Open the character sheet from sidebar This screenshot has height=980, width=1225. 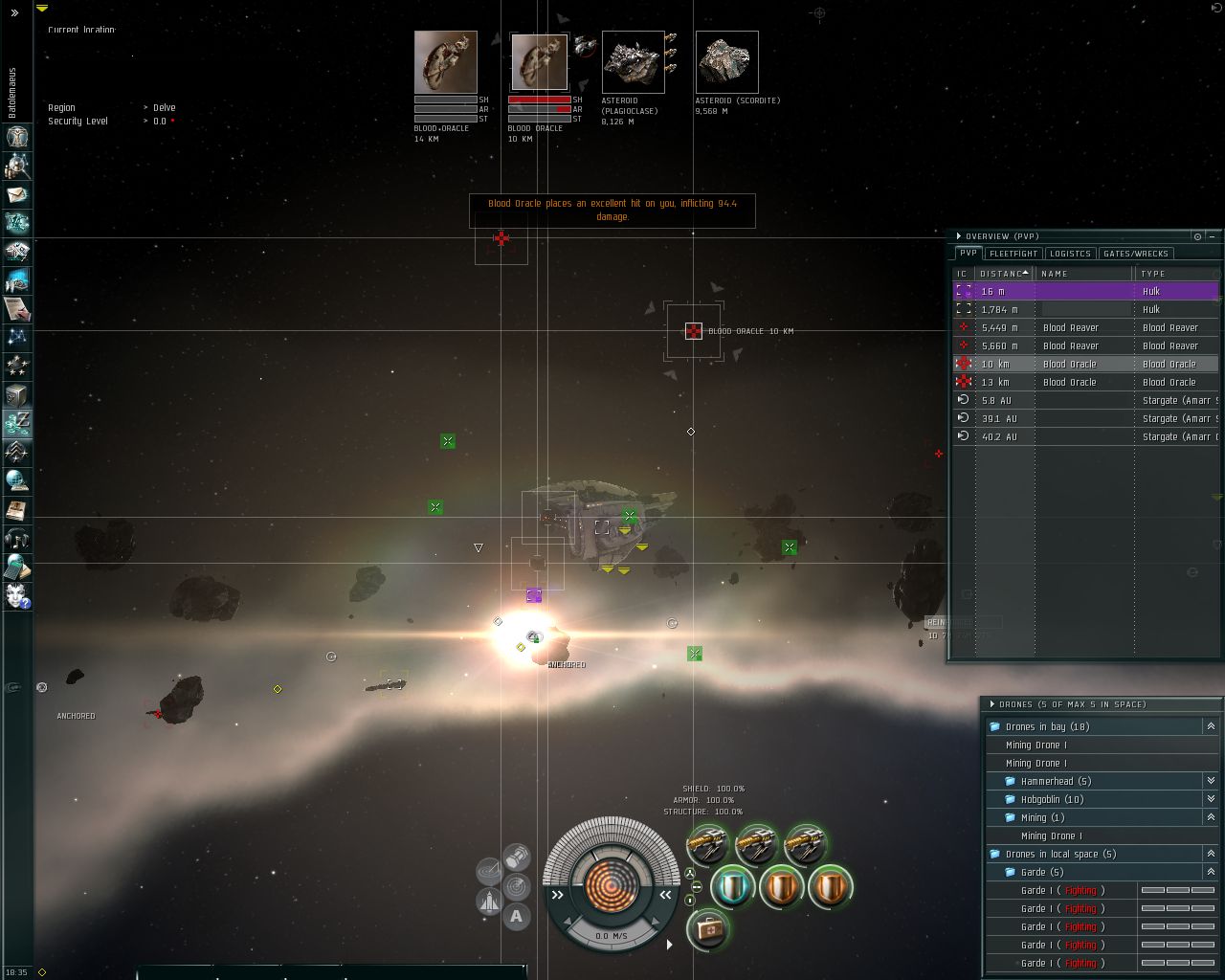(17, 136)
